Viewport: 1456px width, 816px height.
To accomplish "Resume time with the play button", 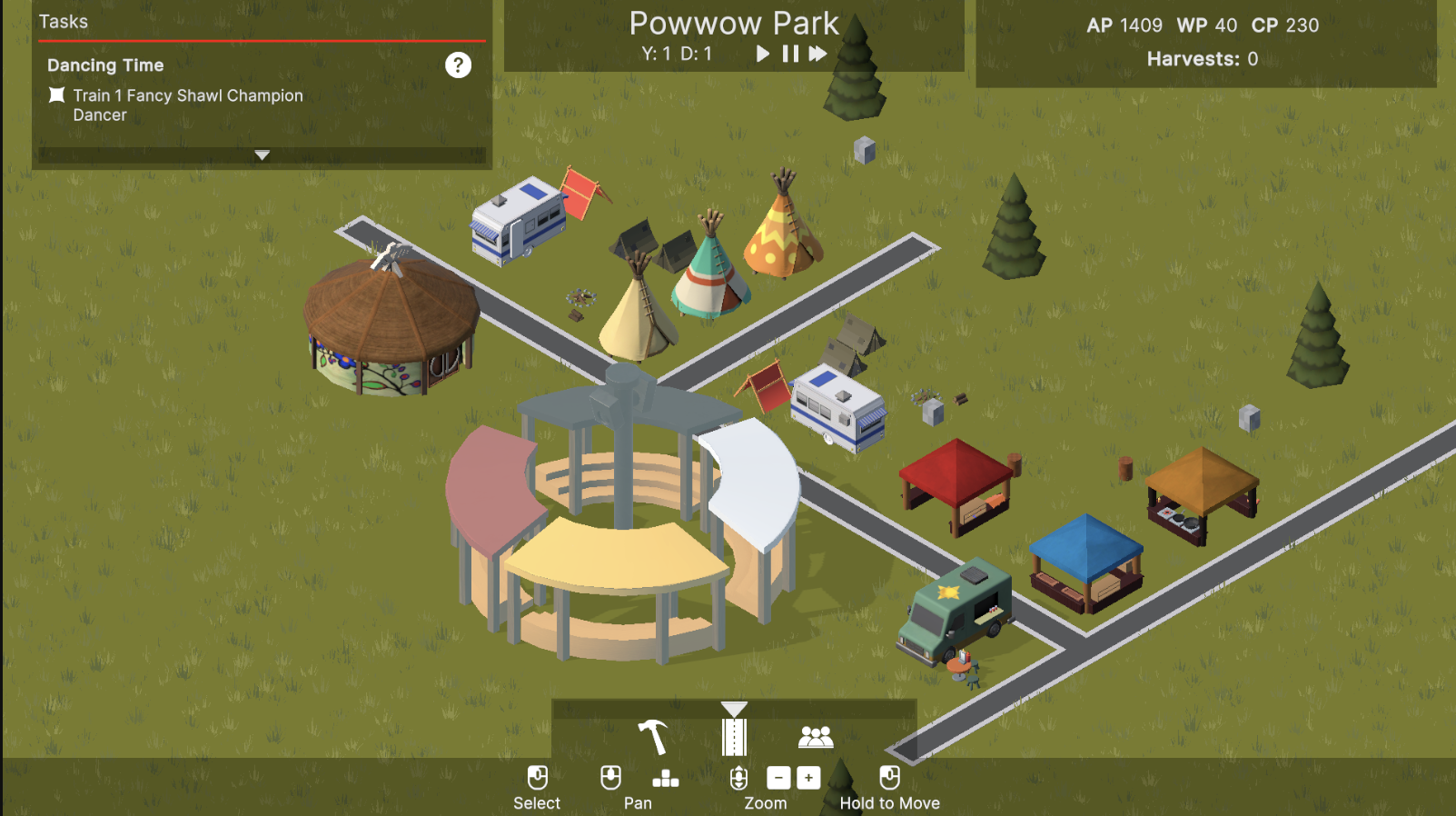I will coord(763,54).
